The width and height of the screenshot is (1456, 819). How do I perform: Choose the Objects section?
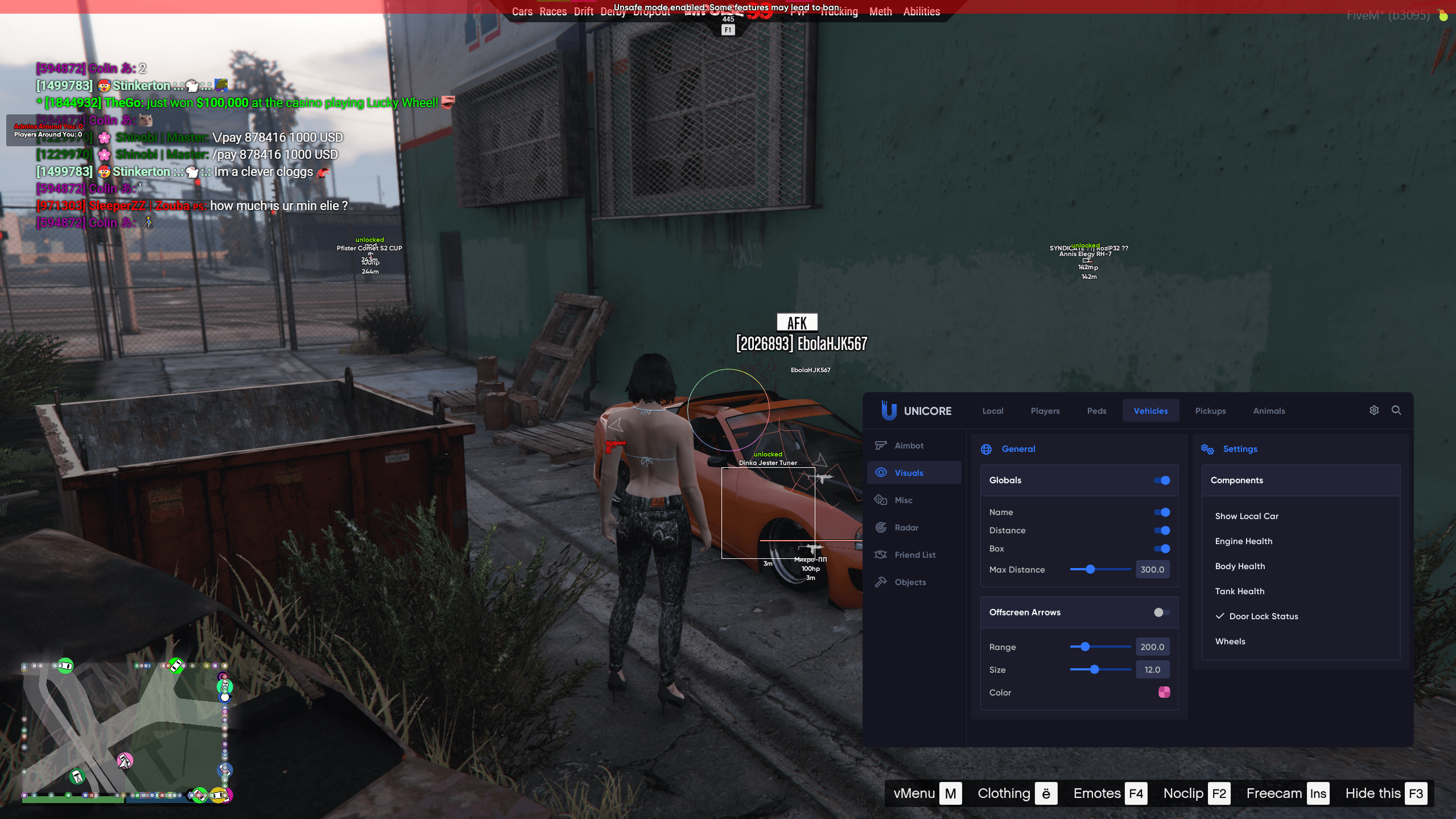tap(910, 582)
